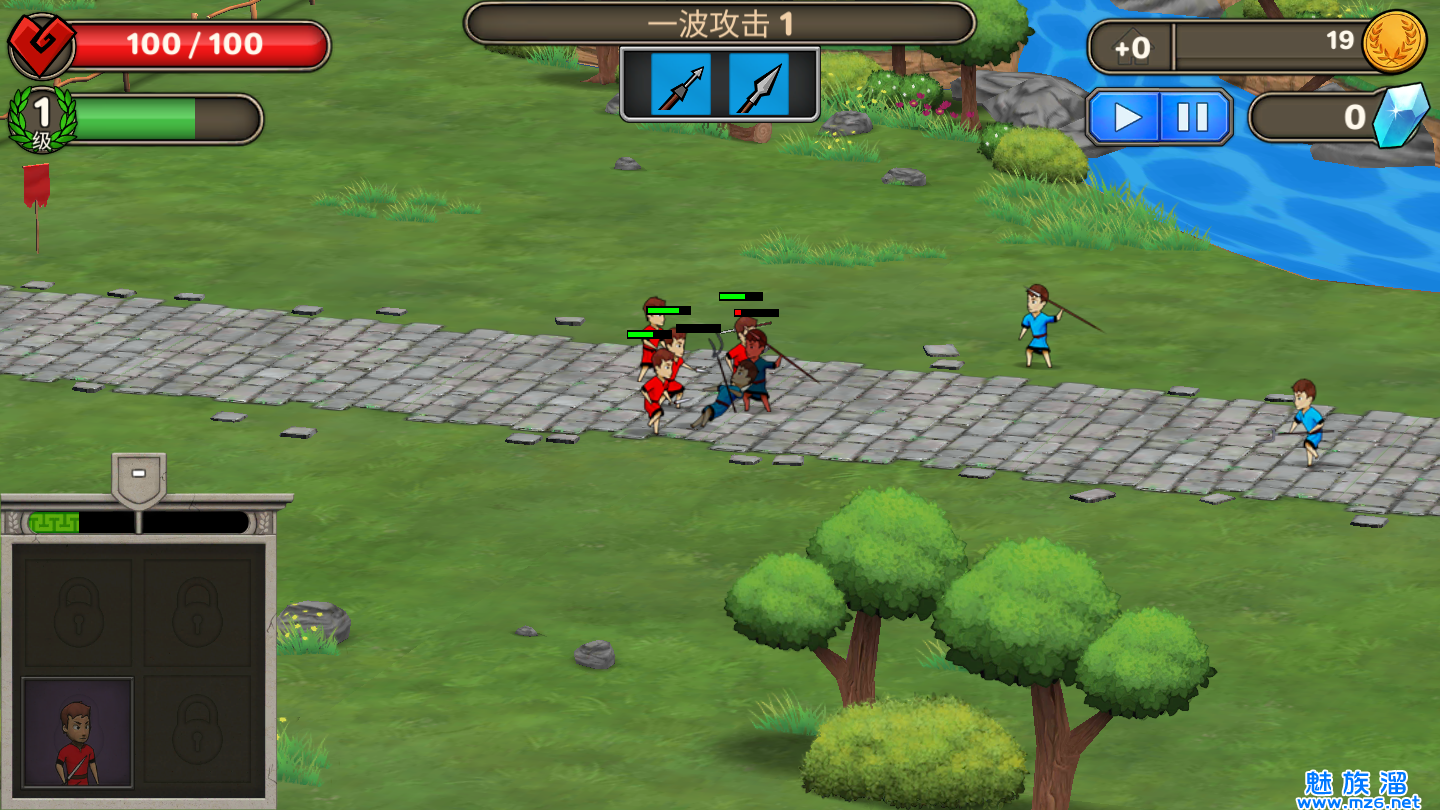Select the red warrior unit card
The width and height of the screenshot is (1440, 810).
[78, 732]
